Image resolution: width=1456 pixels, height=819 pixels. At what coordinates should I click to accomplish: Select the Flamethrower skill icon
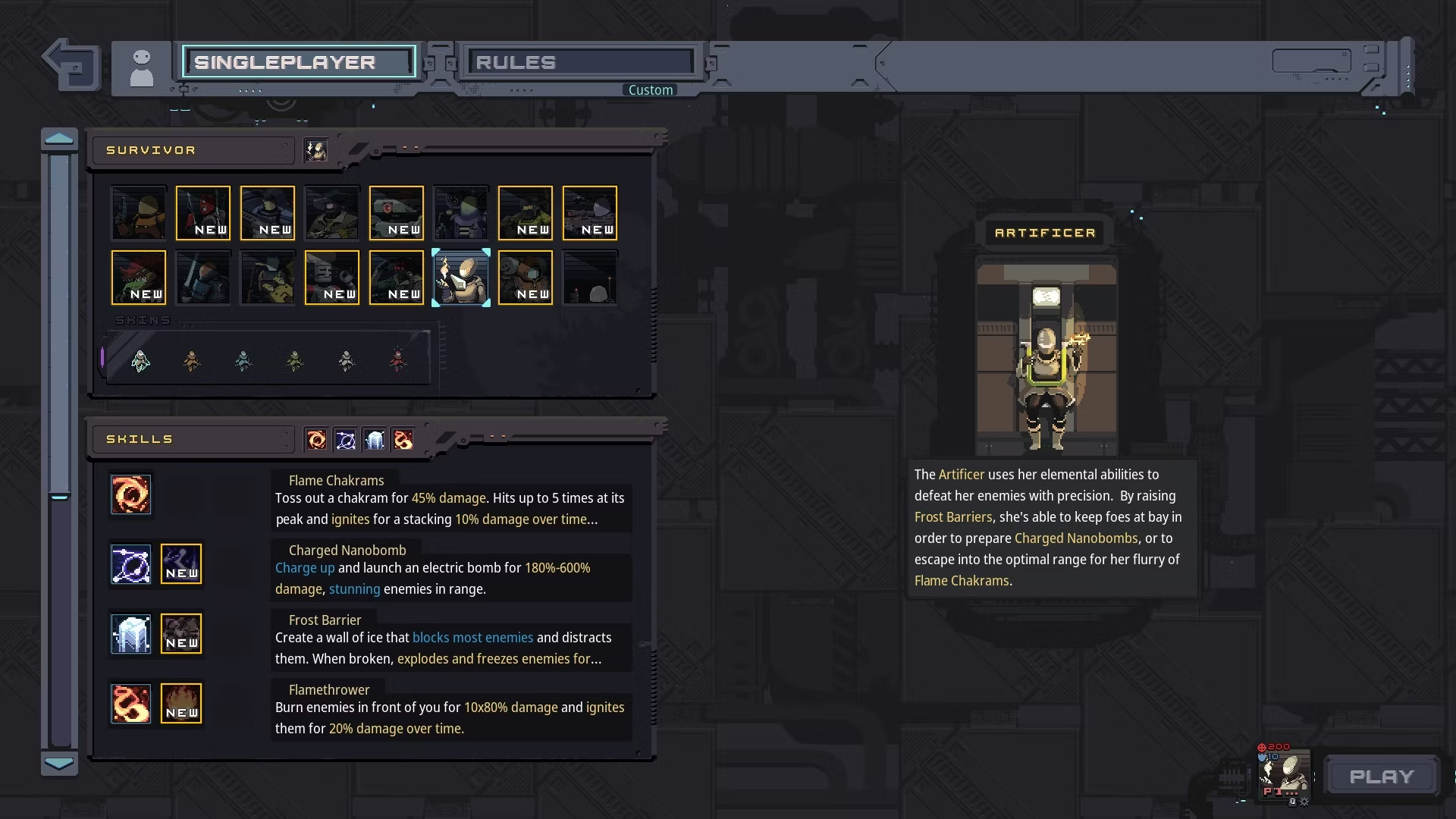coord(131,704)
